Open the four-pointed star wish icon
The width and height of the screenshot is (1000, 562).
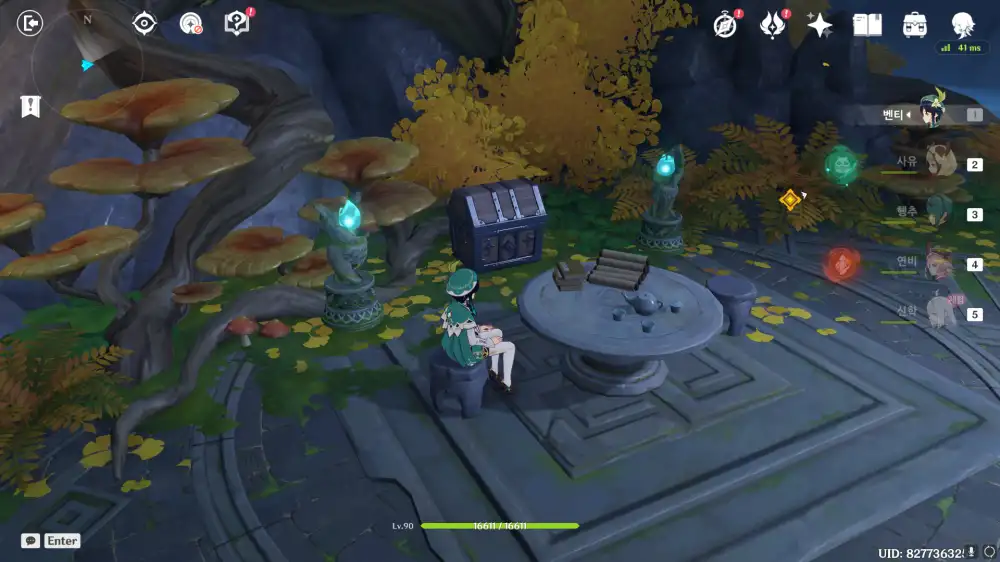pyautogui.click(x=819, y=25)
